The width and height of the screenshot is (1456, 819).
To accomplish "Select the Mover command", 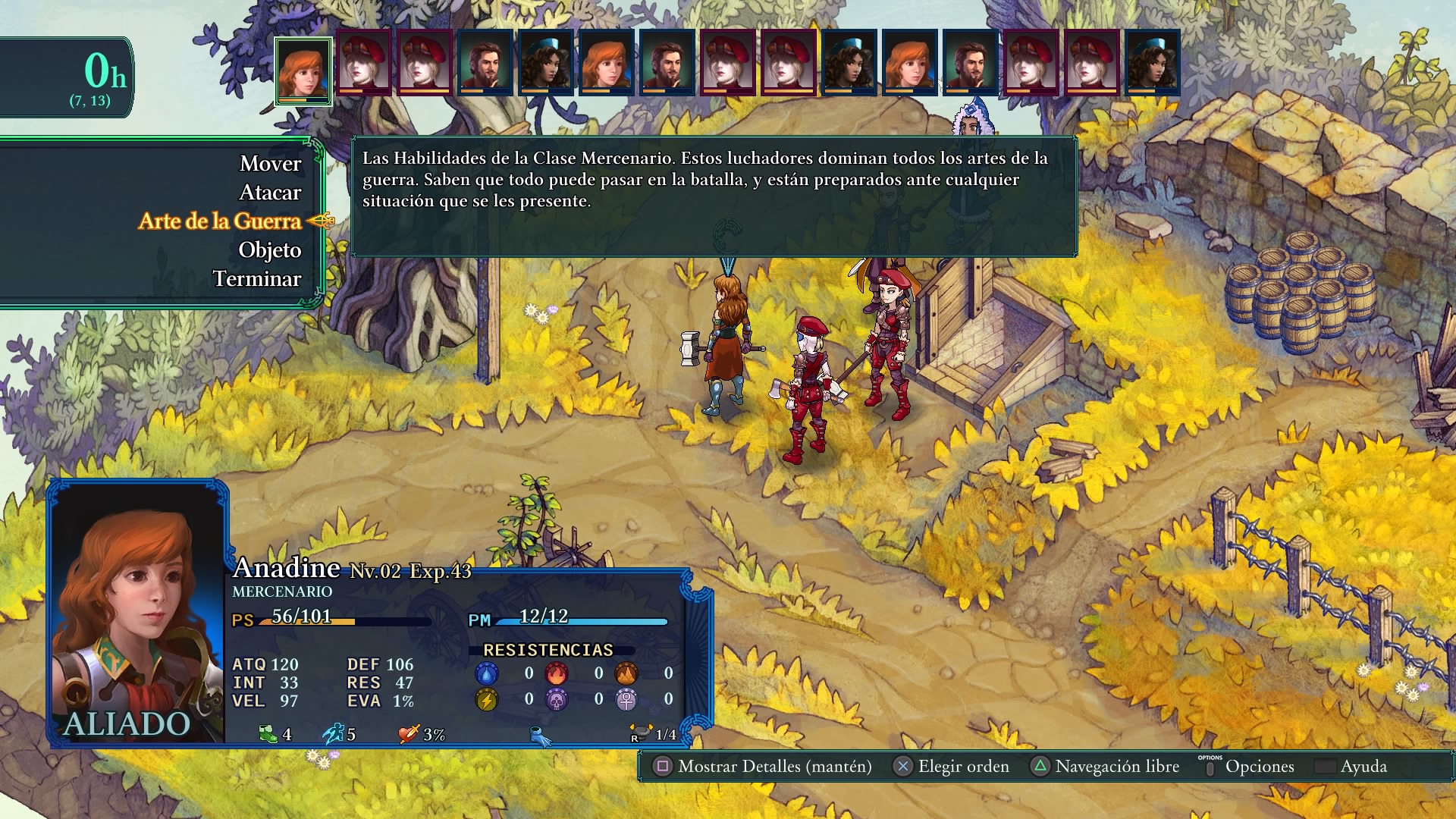I will (x=270, y=164).
